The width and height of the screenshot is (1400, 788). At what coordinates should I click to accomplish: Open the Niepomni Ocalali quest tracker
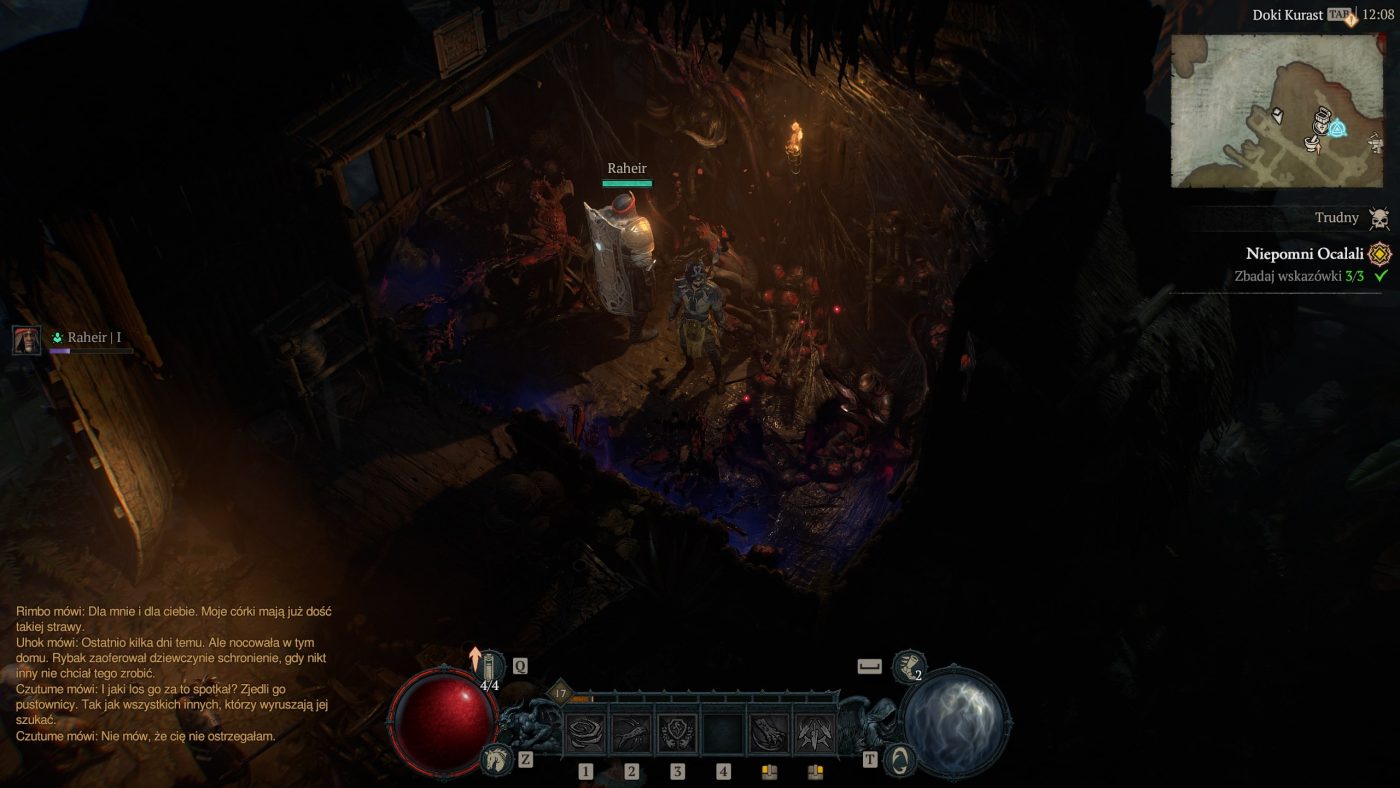click(x=1304, y=254)
